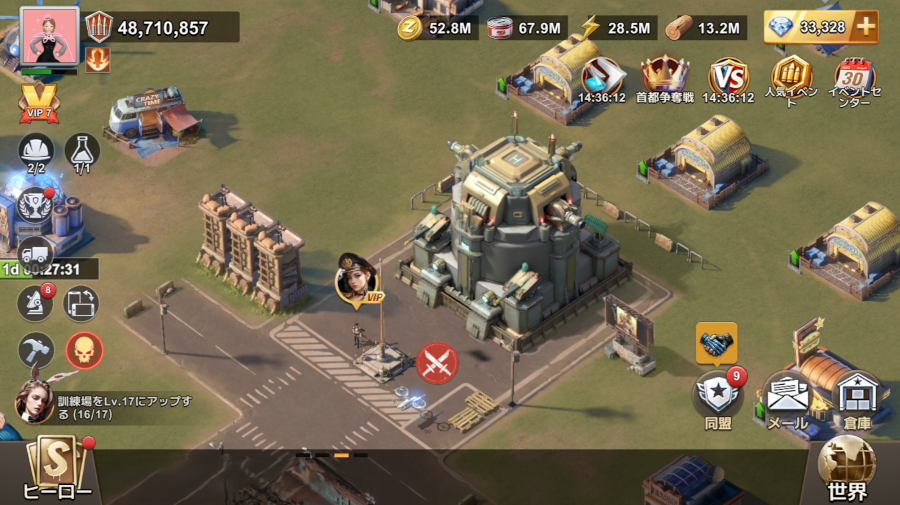
Task: Add diamonds with the plus button
Action: (864, 27)
